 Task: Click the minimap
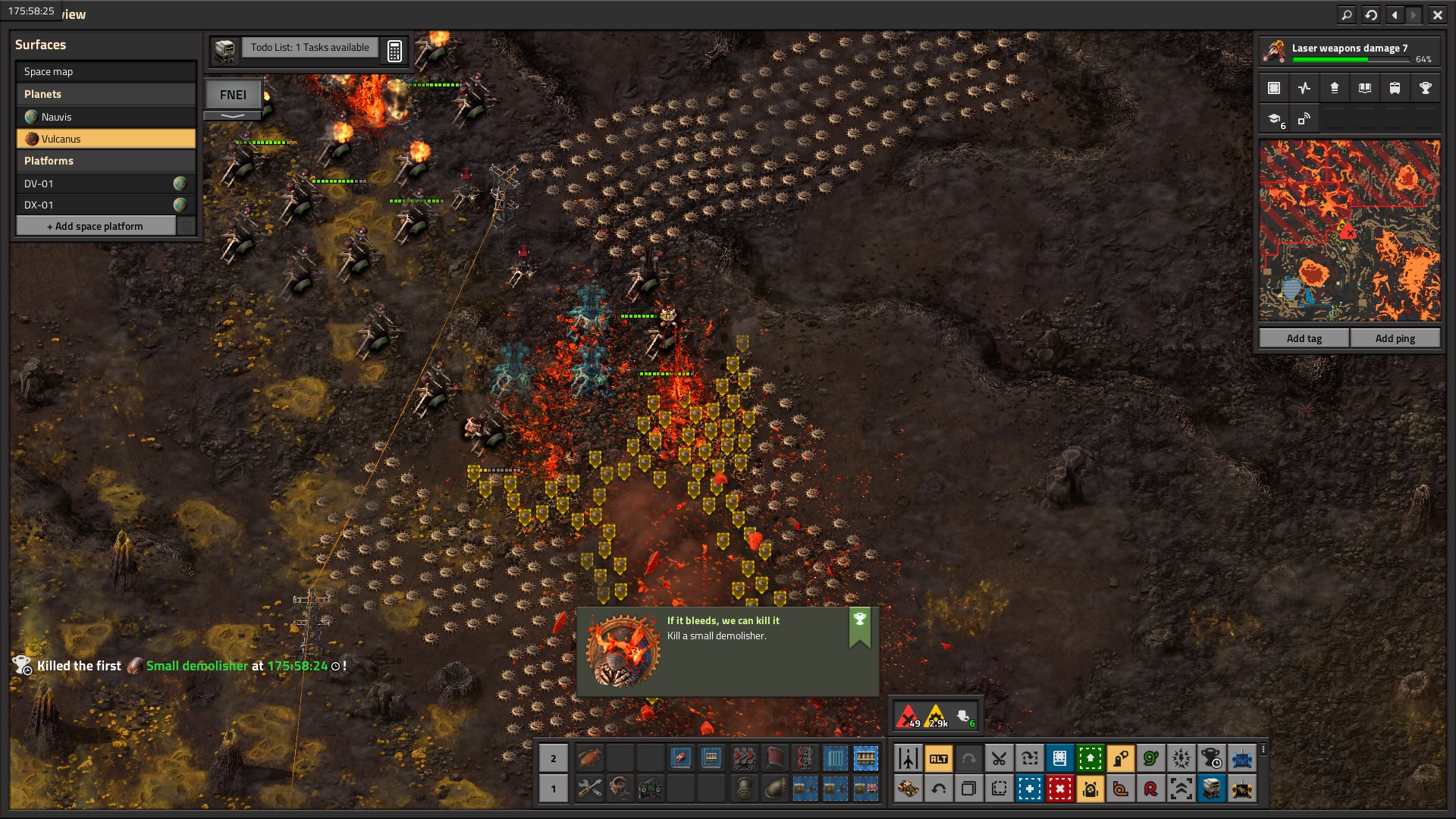[1349, 230]
